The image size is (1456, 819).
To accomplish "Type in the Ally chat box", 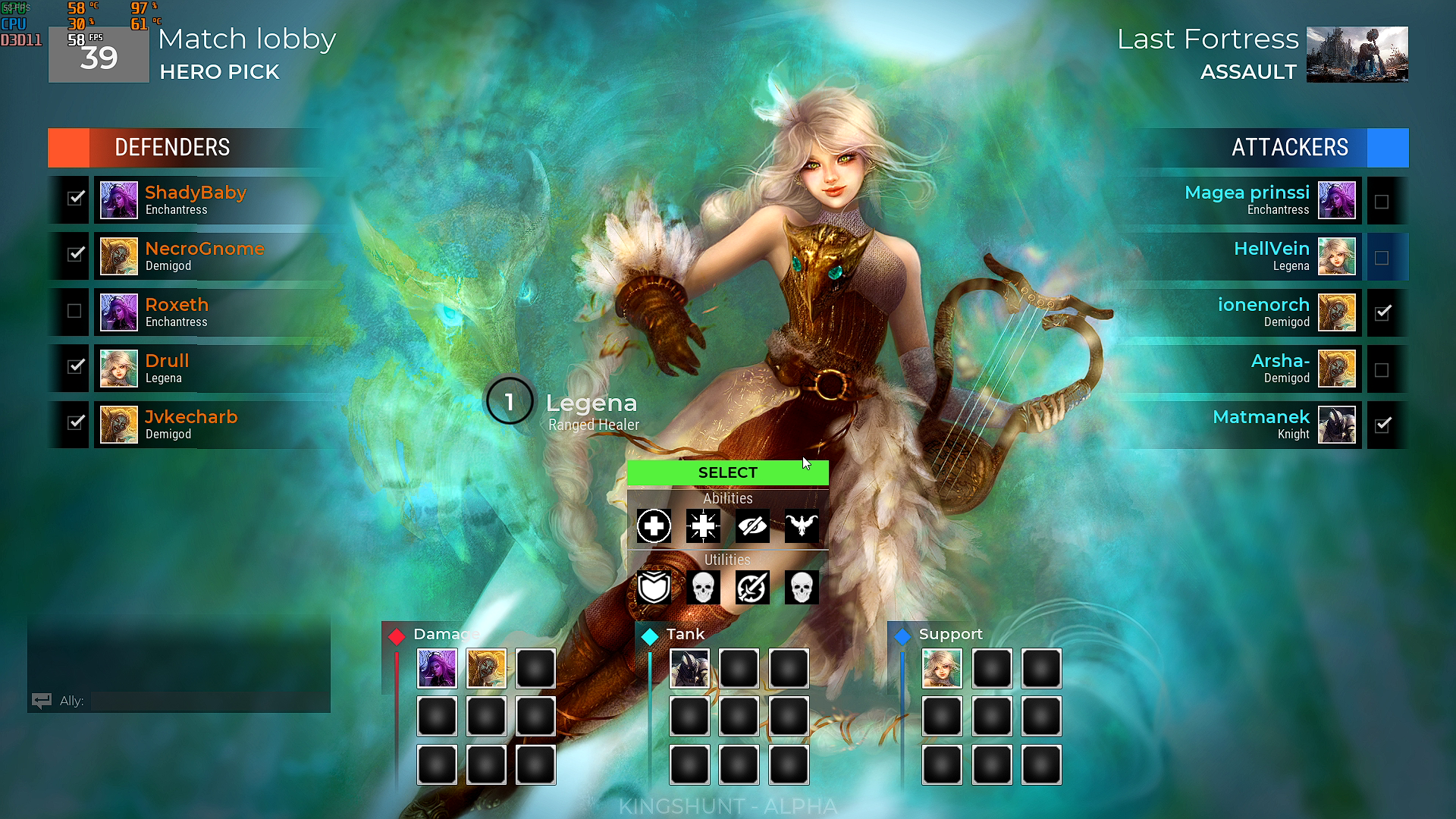I will coord(209,701).
